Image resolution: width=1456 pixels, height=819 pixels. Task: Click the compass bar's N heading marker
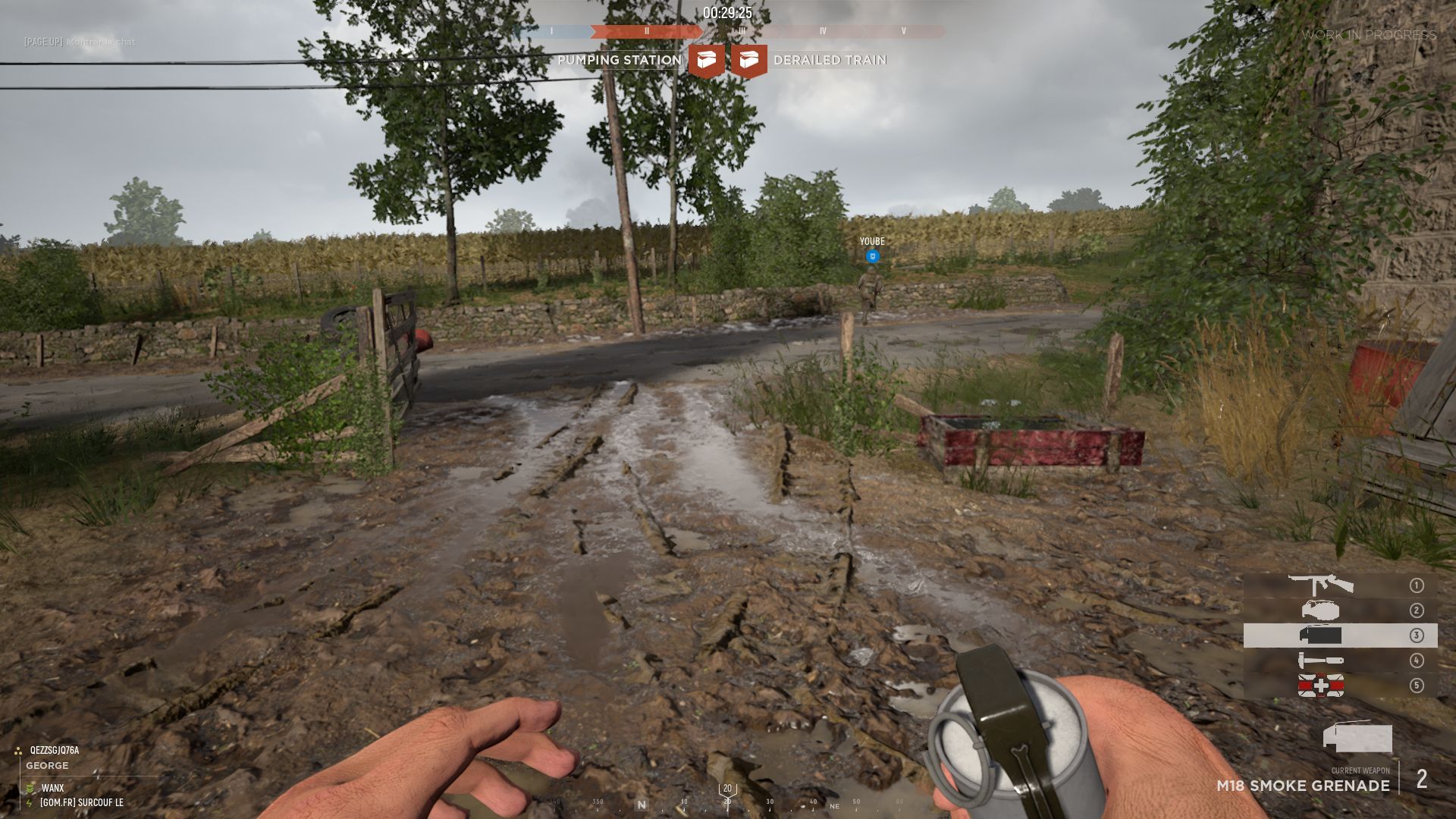coord(642,805)
